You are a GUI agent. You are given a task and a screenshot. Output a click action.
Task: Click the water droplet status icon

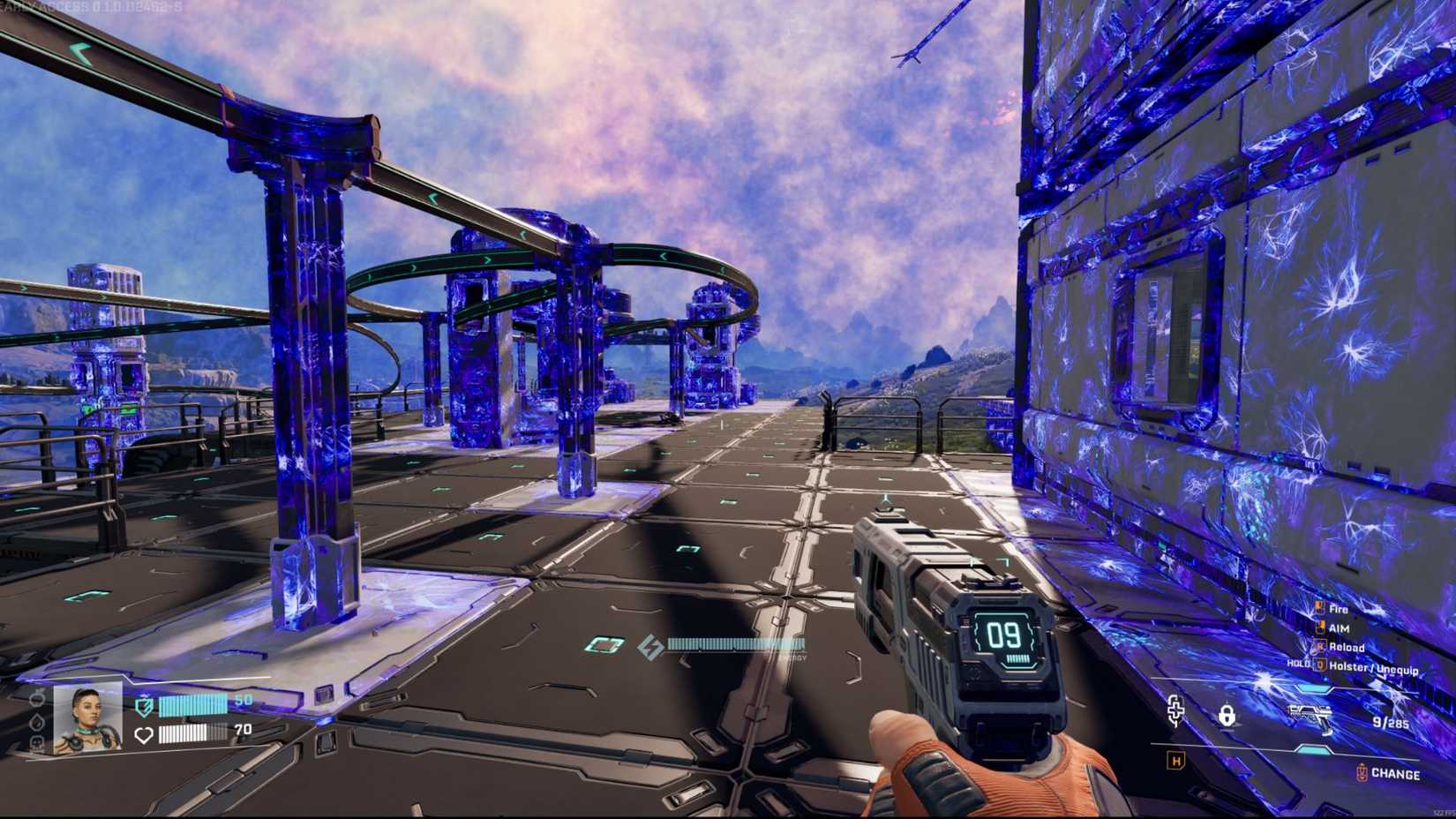[35, 724]
